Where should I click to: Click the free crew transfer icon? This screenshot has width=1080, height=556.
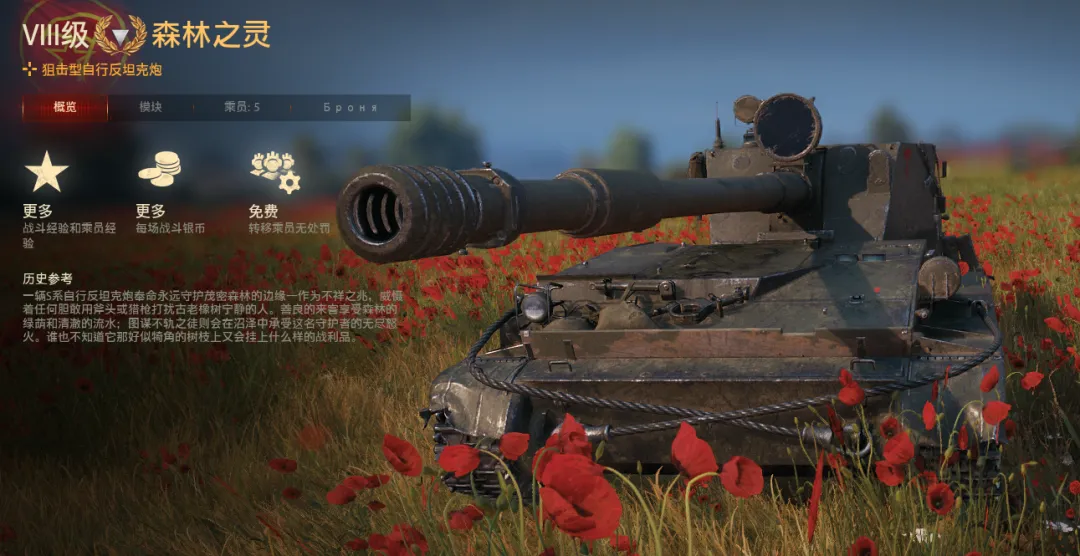tap(274, 171)
